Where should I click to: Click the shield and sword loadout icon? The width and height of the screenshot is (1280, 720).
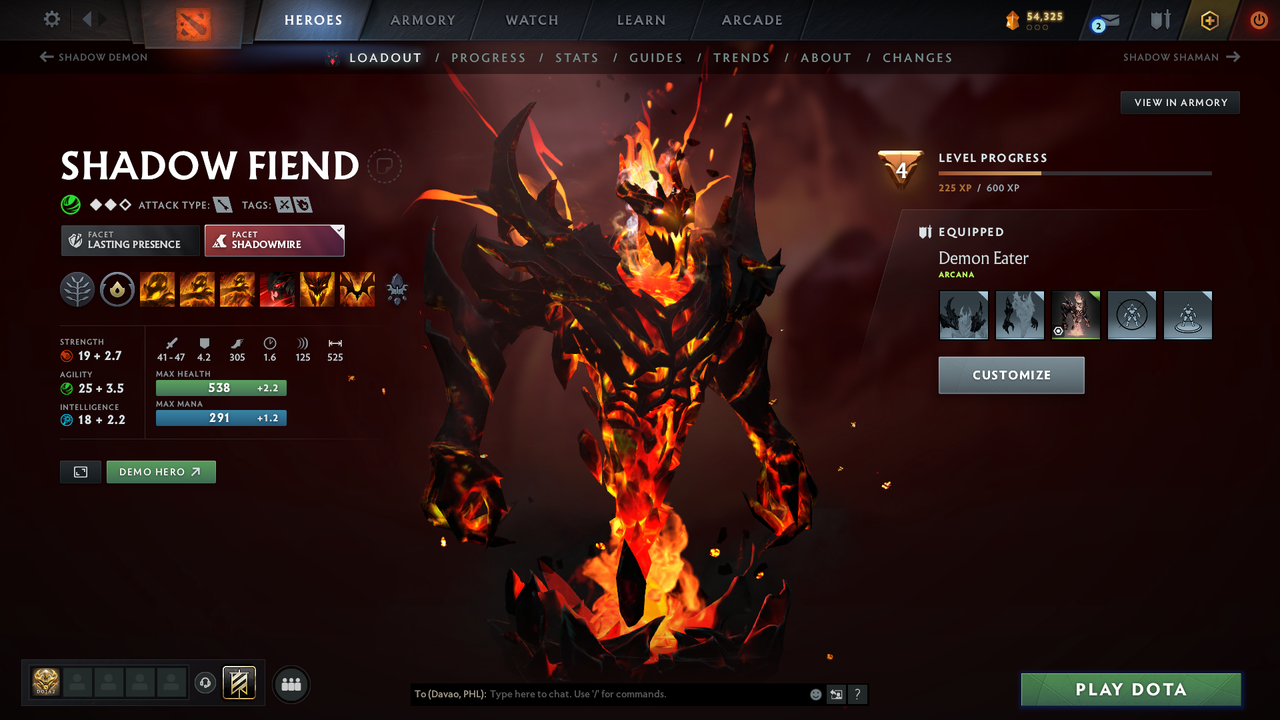(x=1159, y=19)
